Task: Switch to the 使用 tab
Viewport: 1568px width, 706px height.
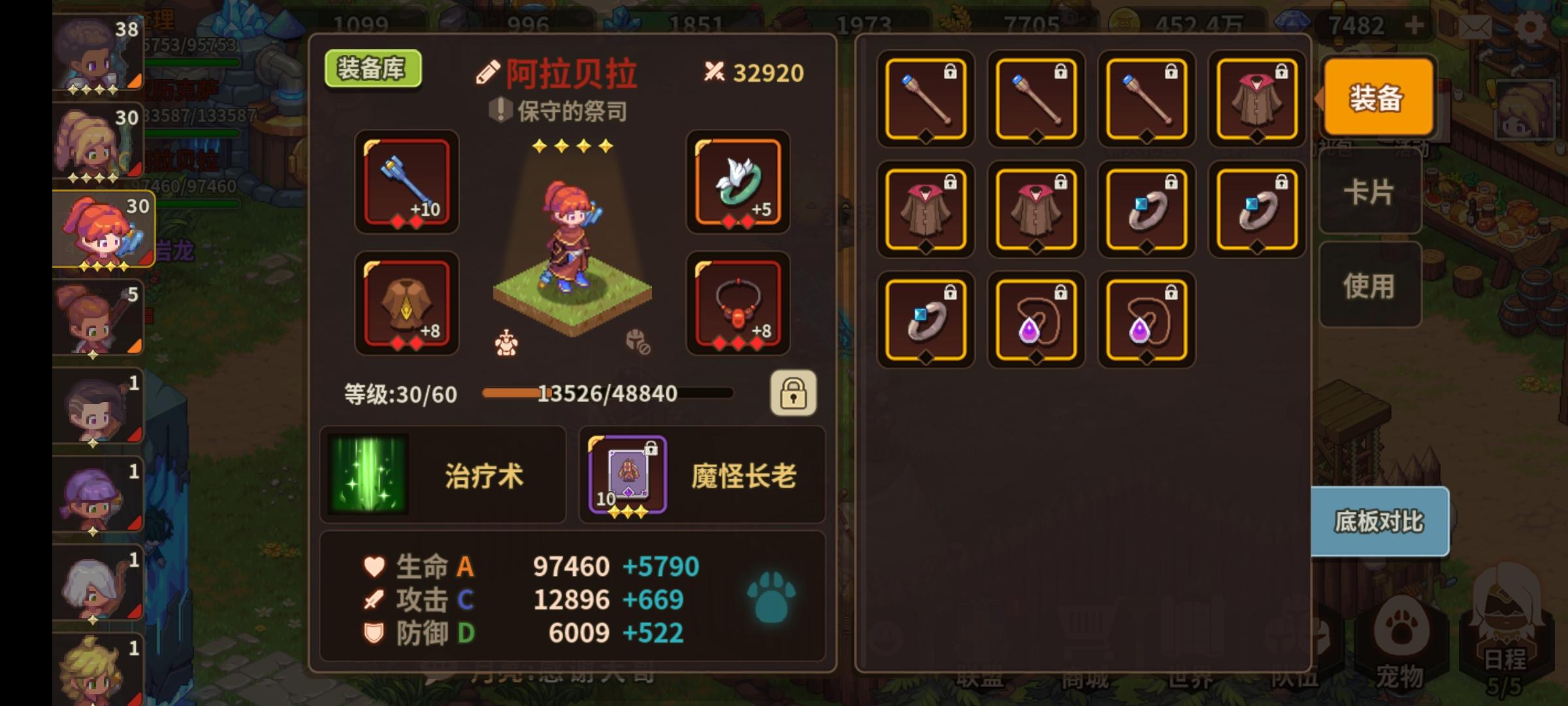Action: [x=1370, y=286]
